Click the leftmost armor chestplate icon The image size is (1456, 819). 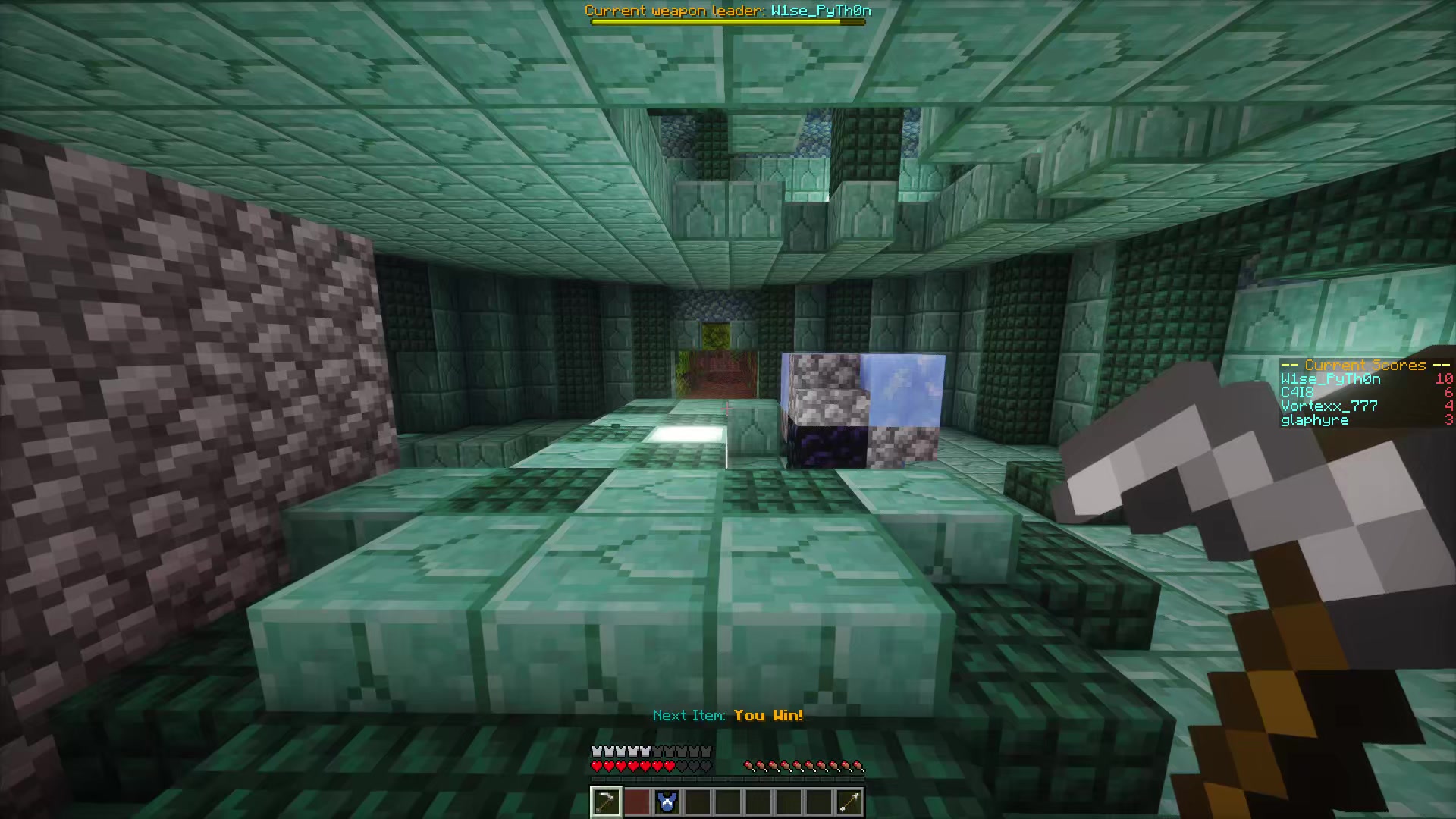pos(598,751)
